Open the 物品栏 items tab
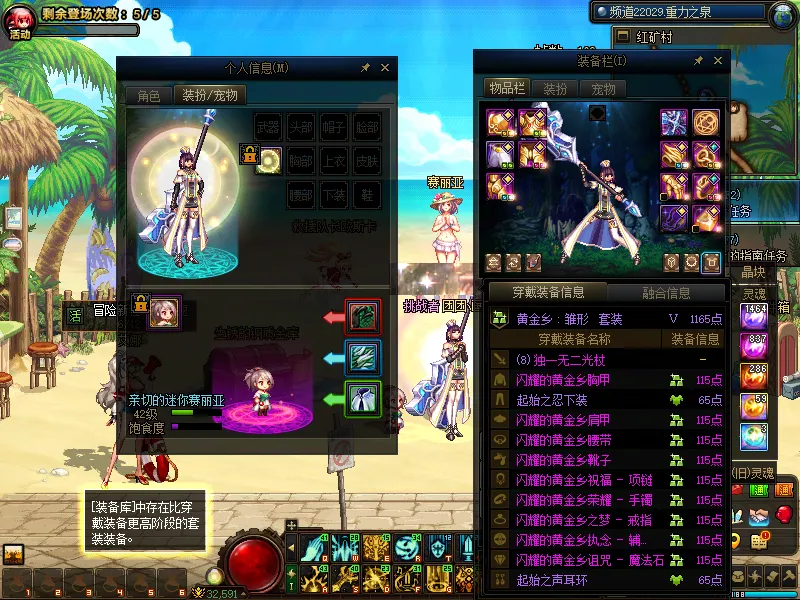800x600 pixels. click(507, 89)
